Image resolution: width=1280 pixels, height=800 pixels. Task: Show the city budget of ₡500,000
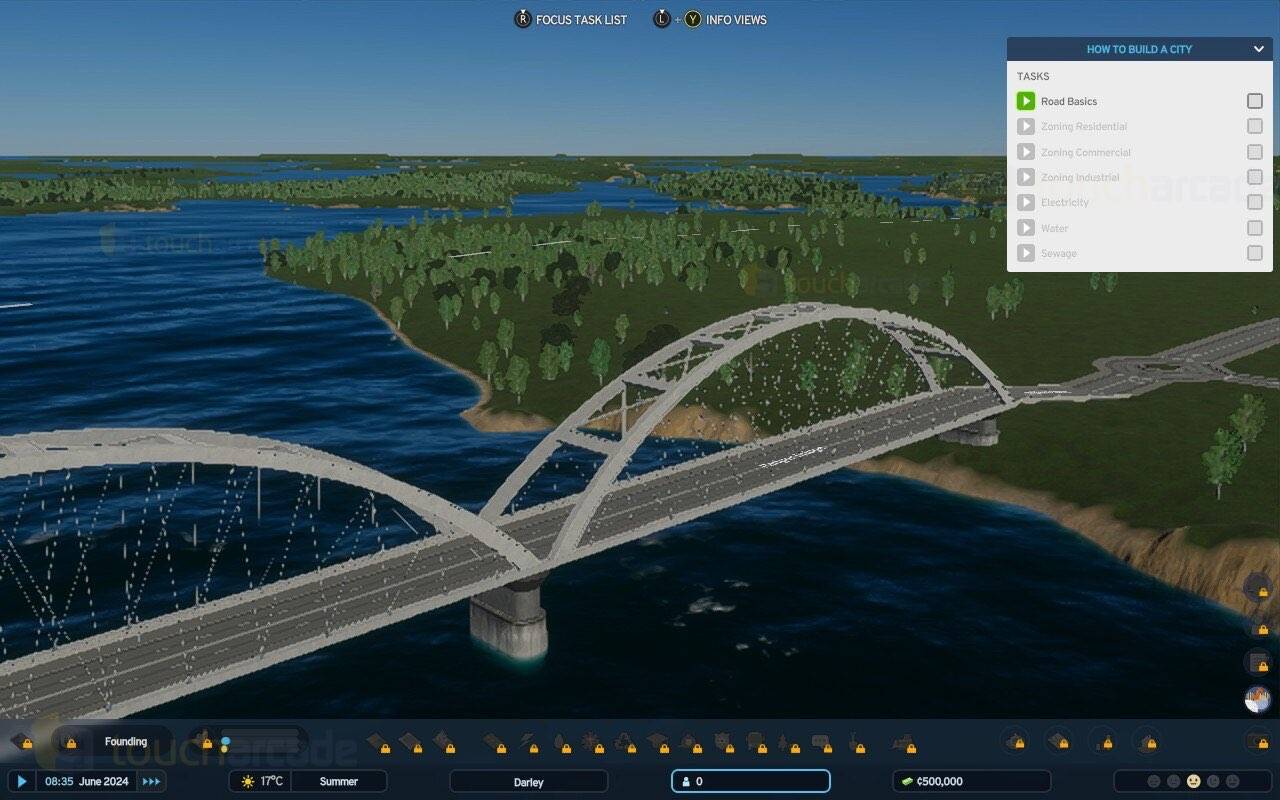point(970,781)
